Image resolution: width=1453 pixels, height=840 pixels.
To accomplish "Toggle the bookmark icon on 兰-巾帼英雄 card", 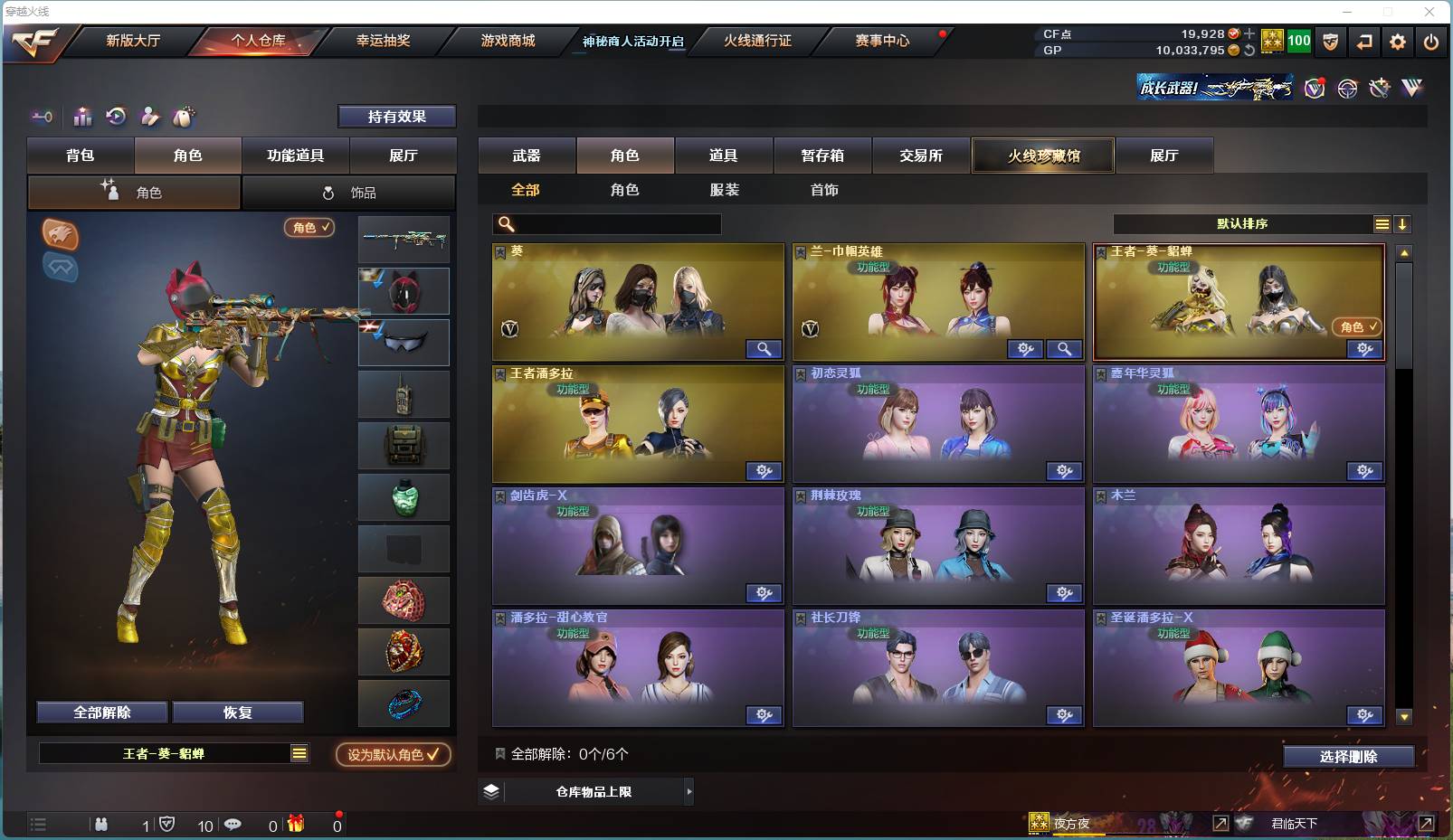I will 800,252.
